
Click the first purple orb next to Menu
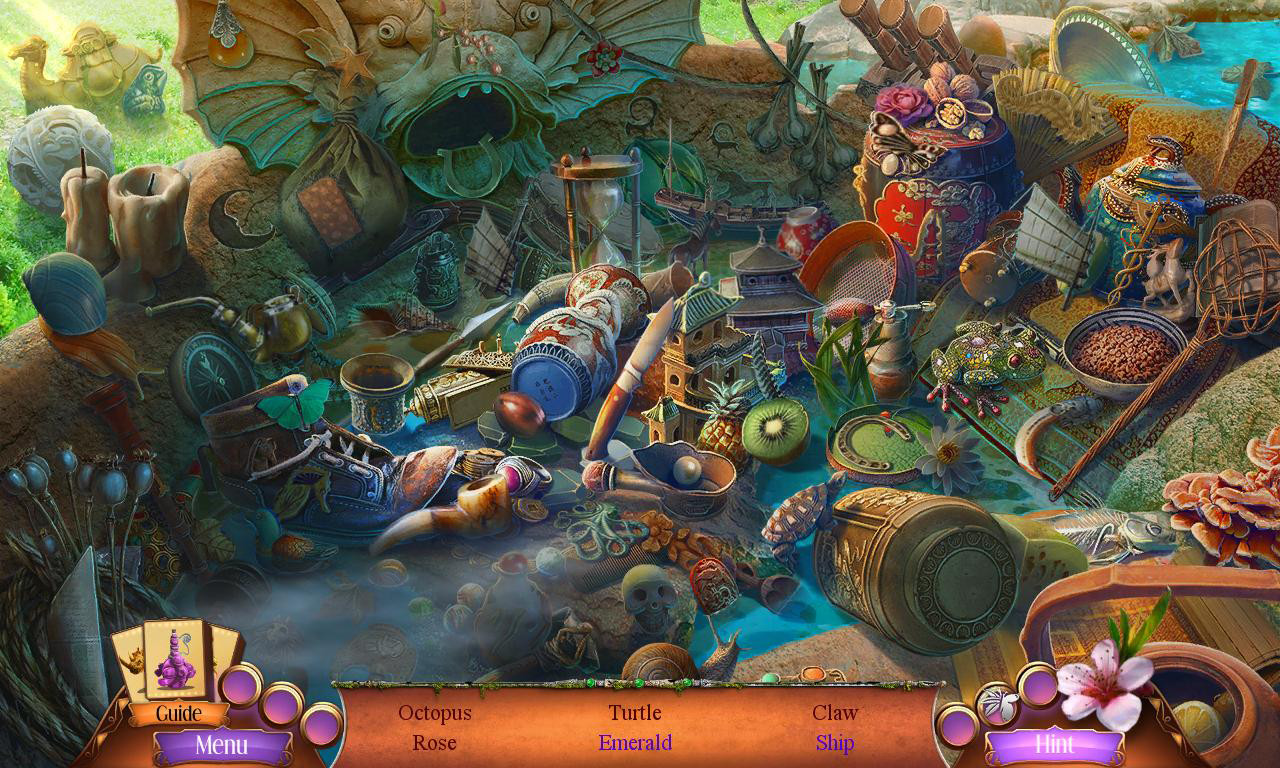coord(240,683)
